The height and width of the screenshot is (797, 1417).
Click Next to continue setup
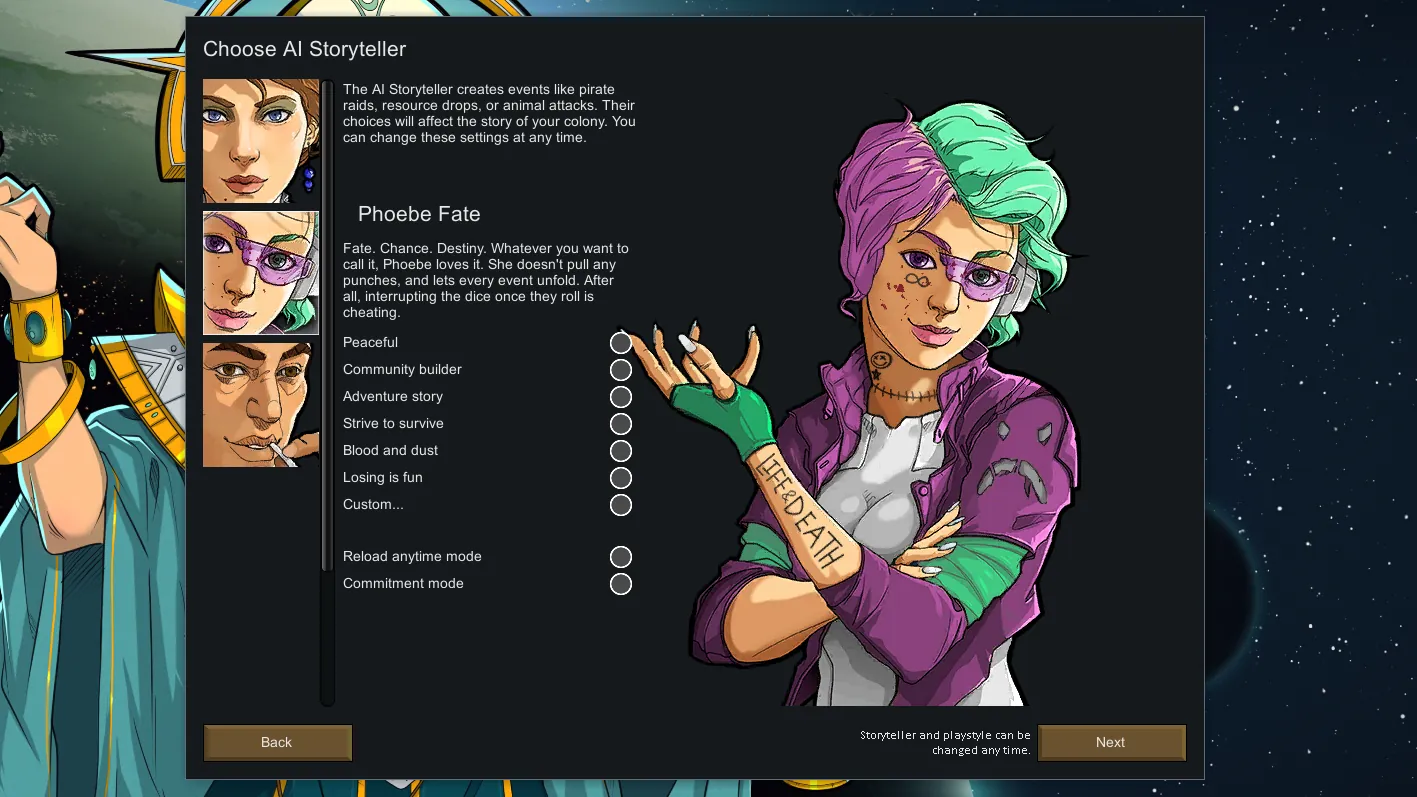[1111, 742]
